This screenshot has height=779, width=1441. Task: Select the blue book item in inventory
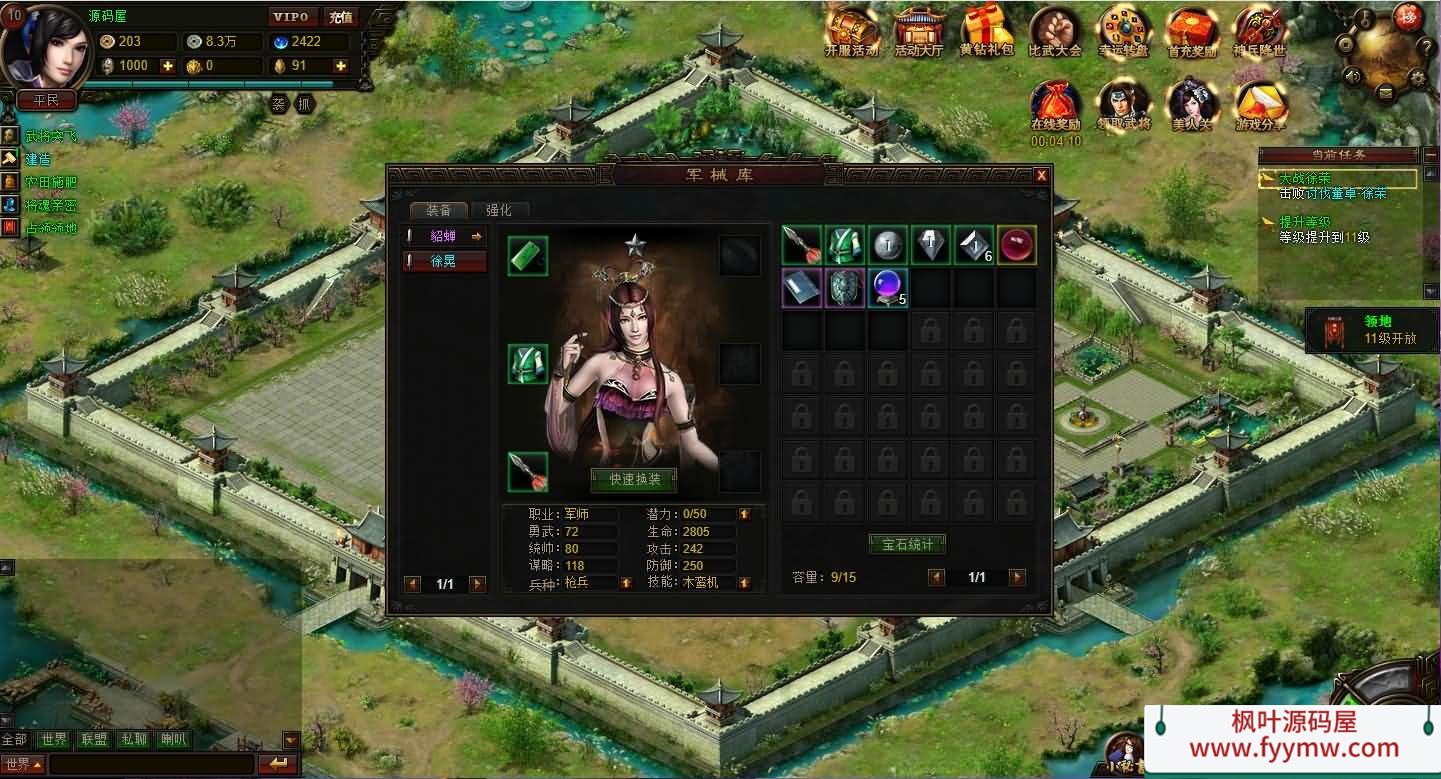click(802, 288)
